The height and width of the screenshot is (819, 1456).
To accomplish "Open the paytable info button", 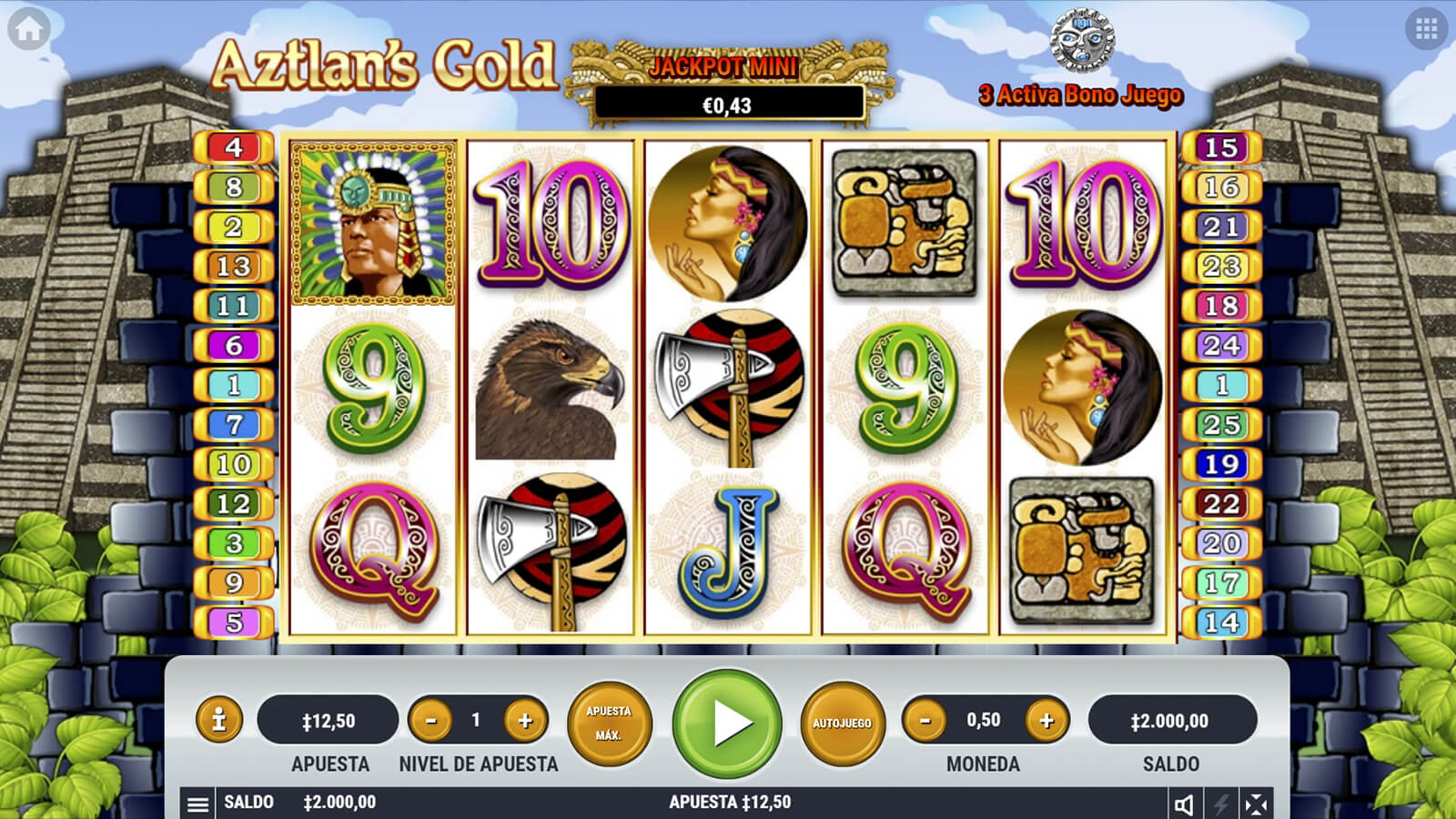I will (218, 721).
